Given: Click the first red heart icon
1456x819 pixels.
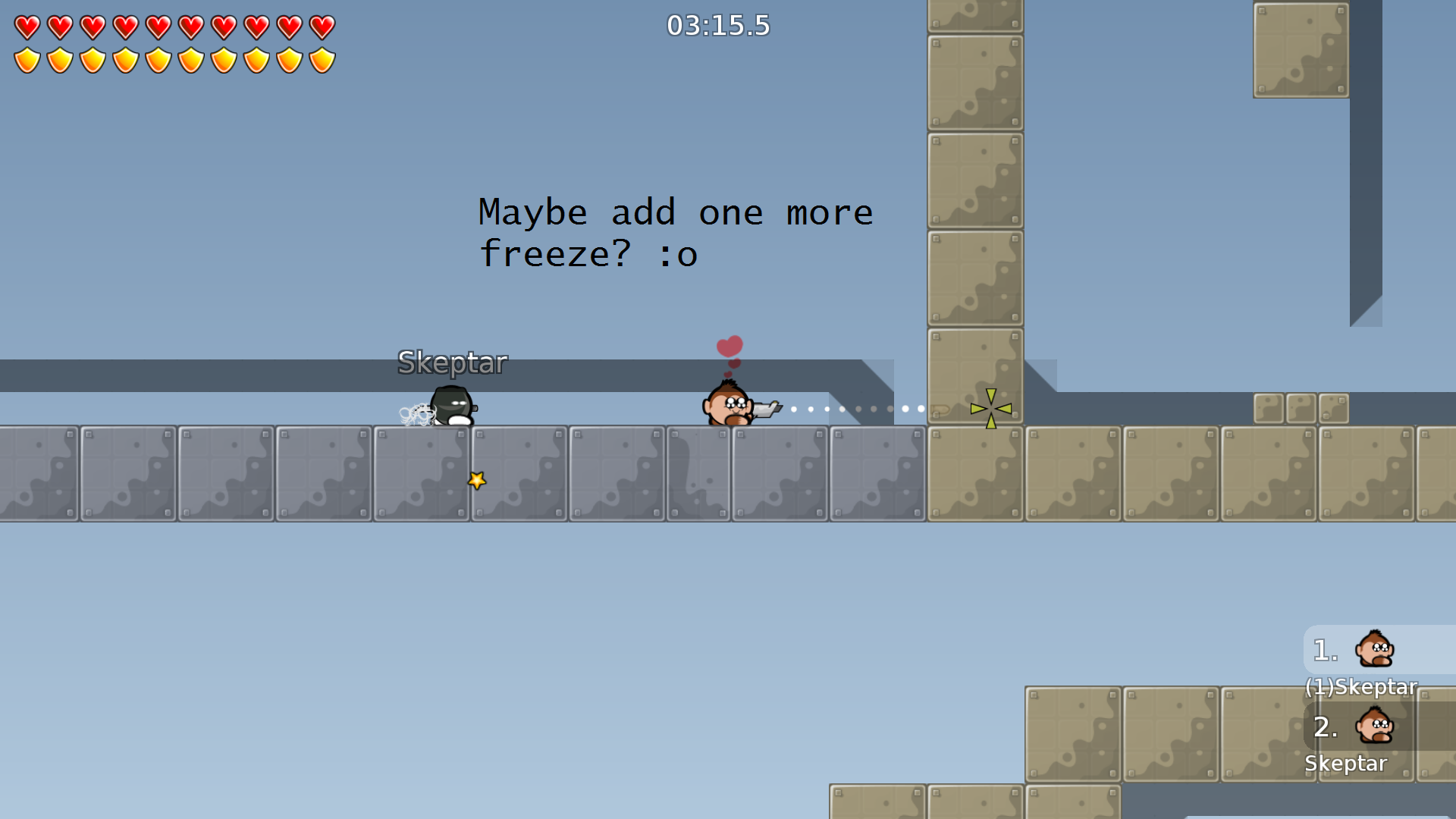Looking at the screenshot, I should [x=28, y=25].
